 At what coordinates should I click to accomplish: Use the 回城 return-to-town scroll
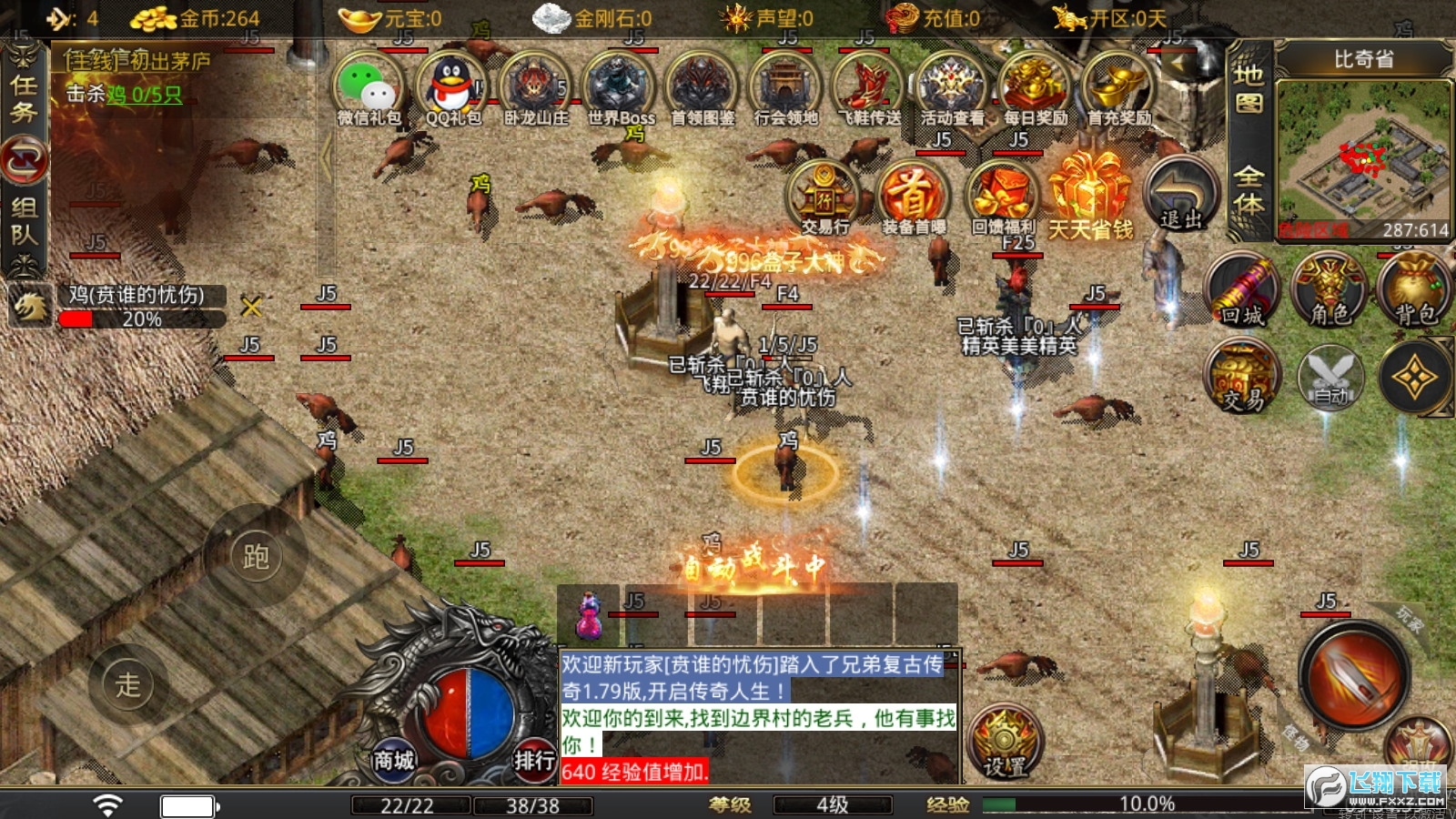(x=1242, y=291)
